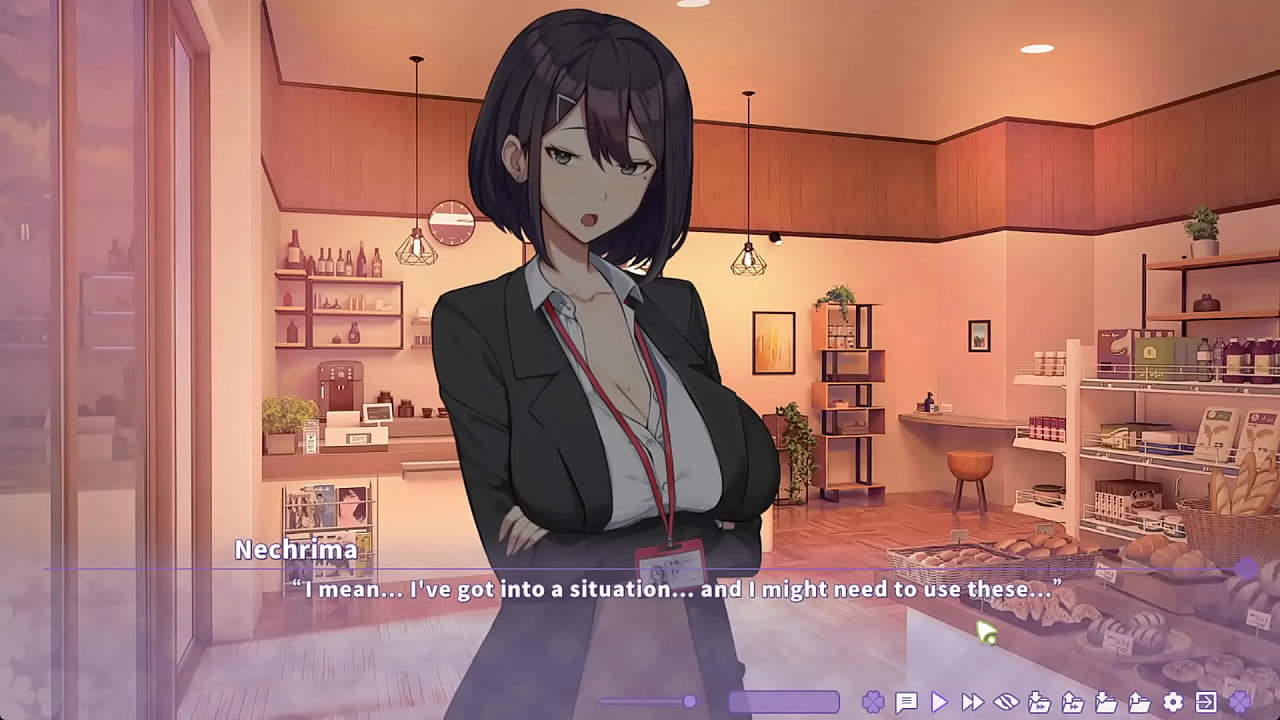Select the play triangle icon on the toolbar
The height and width of the screenshot is (720, 1280).
point(941,701)
